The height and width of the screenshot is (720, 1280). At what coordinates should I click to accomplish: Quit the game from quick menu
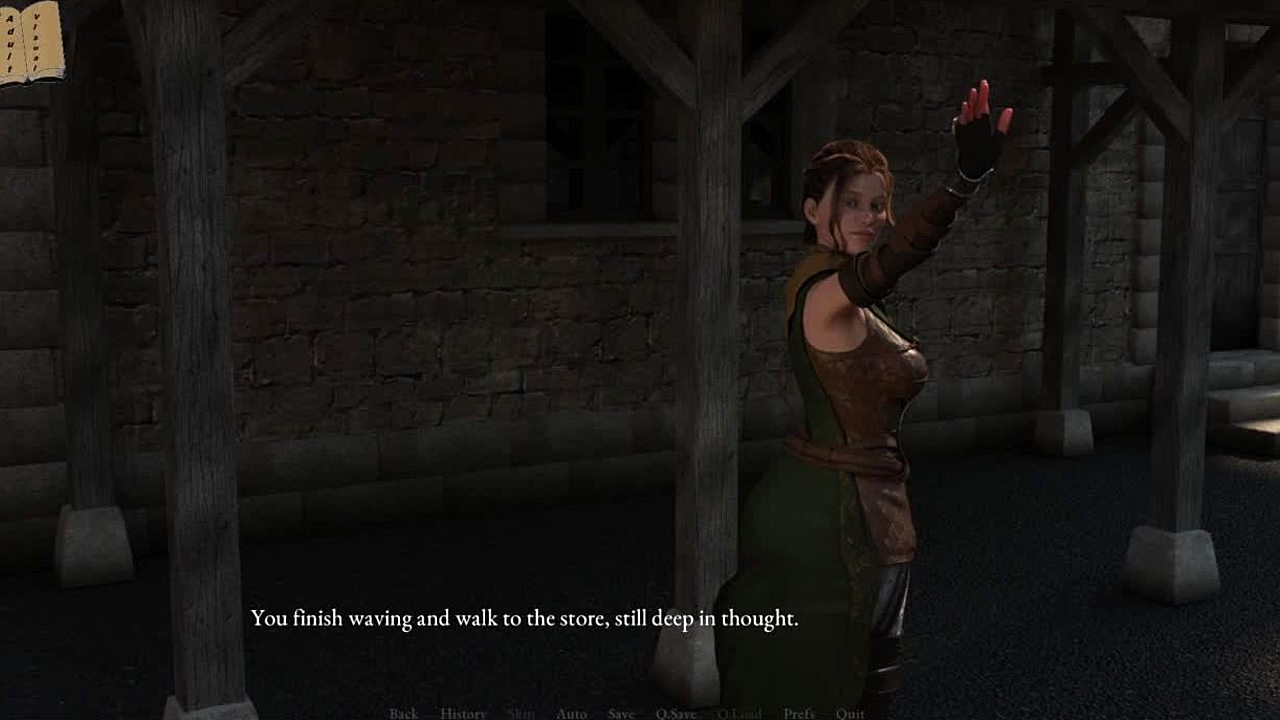850,713
